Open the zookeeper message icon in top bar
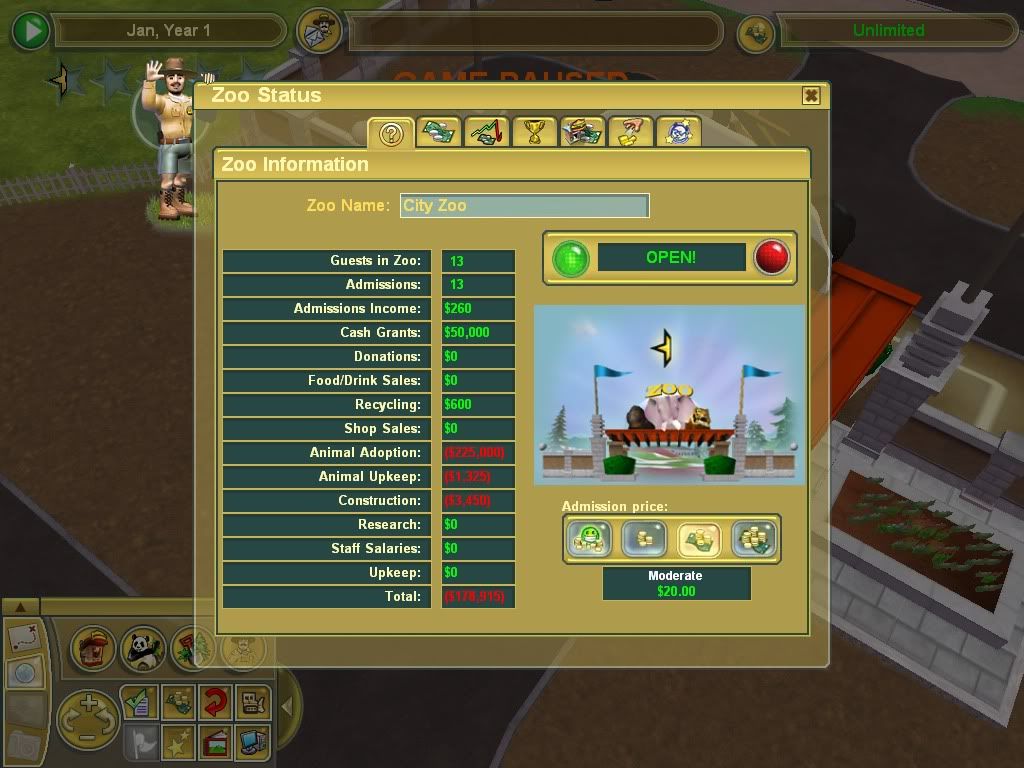Viewport: 1024px width, 768px height. [x=319, y=31]
